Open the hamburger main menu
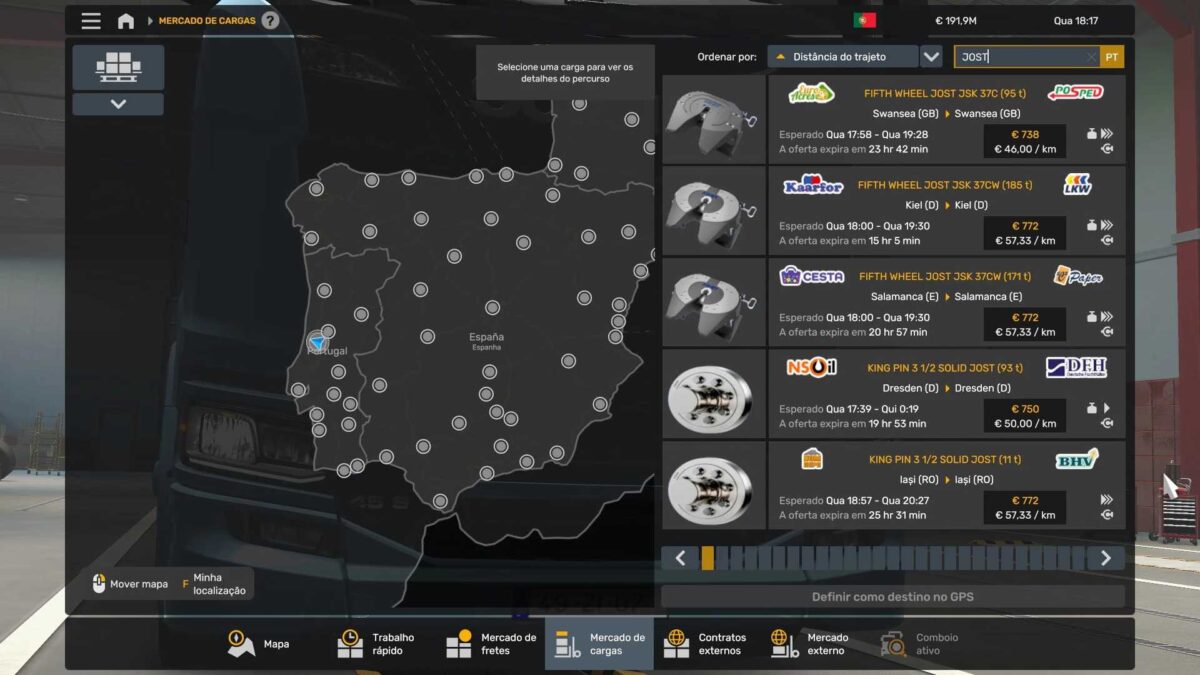The image size is (1200, 675). [x=91, y=21]
